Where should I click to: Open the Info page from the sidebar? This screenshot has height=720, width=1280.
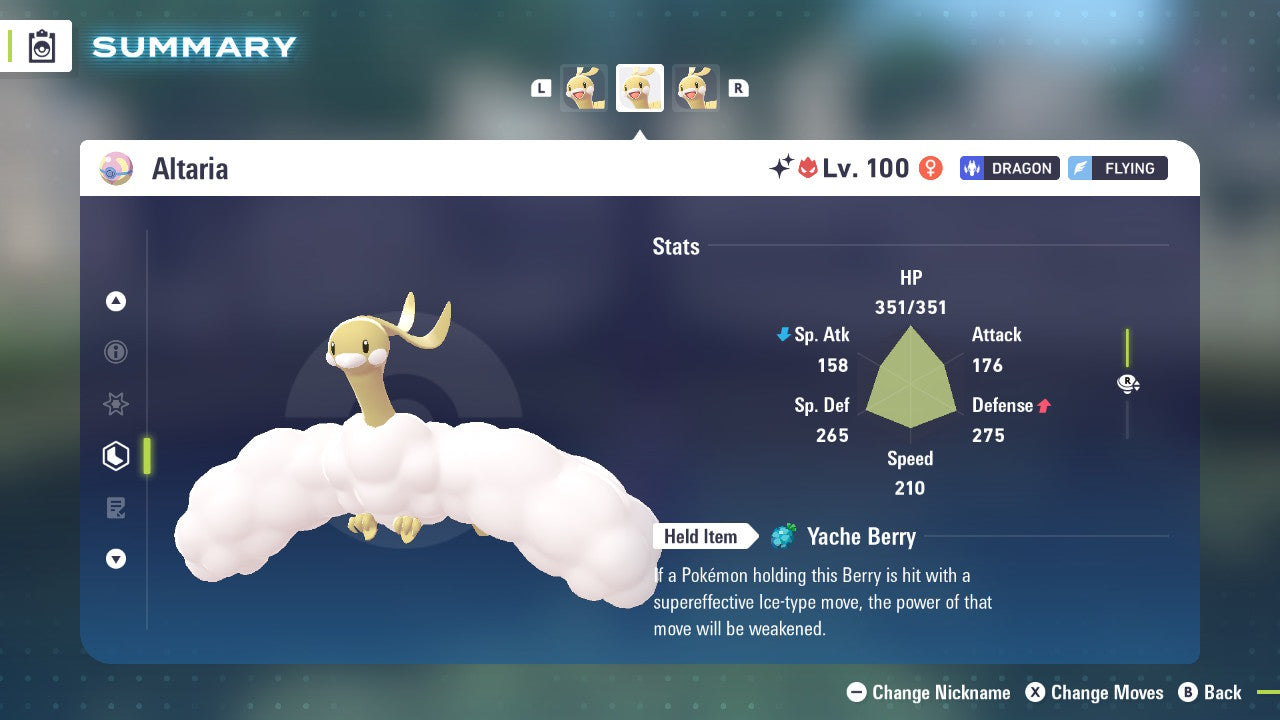115,352
